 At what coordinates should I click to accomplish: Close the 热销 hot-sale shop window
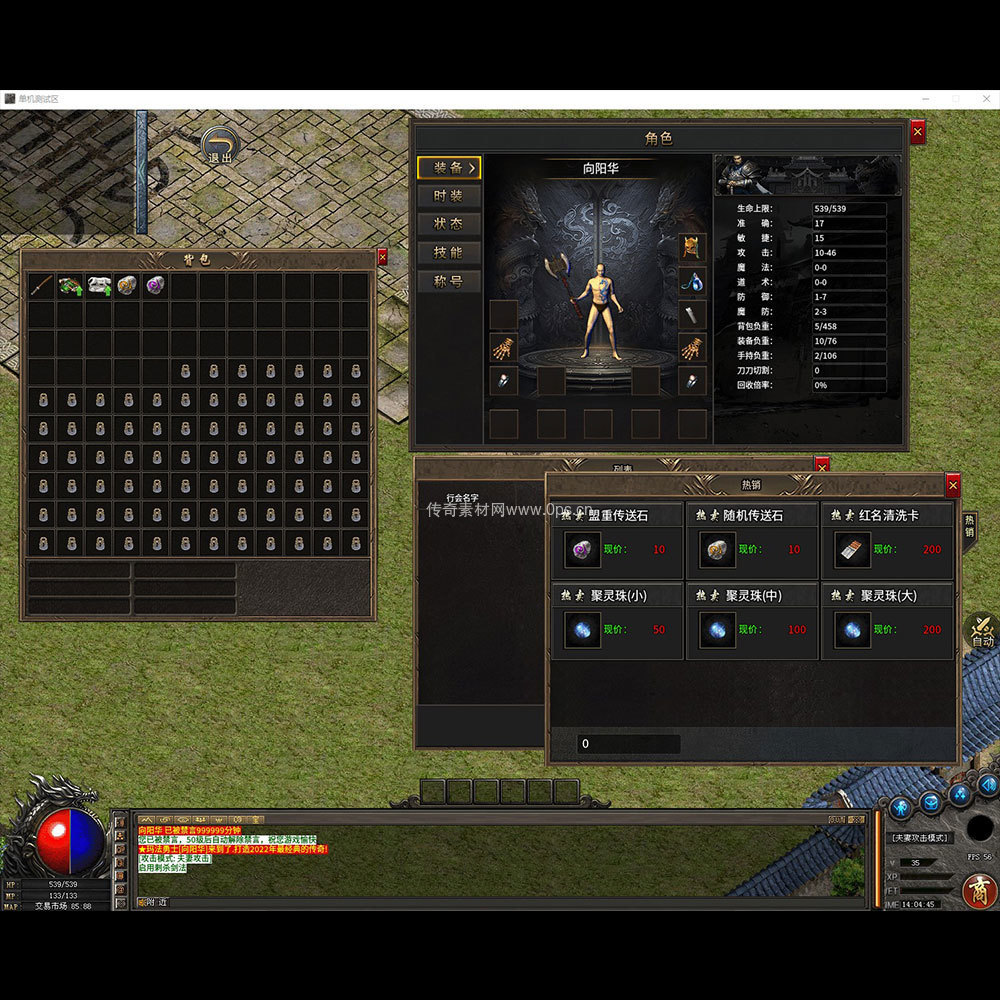[x=952, y=486]
